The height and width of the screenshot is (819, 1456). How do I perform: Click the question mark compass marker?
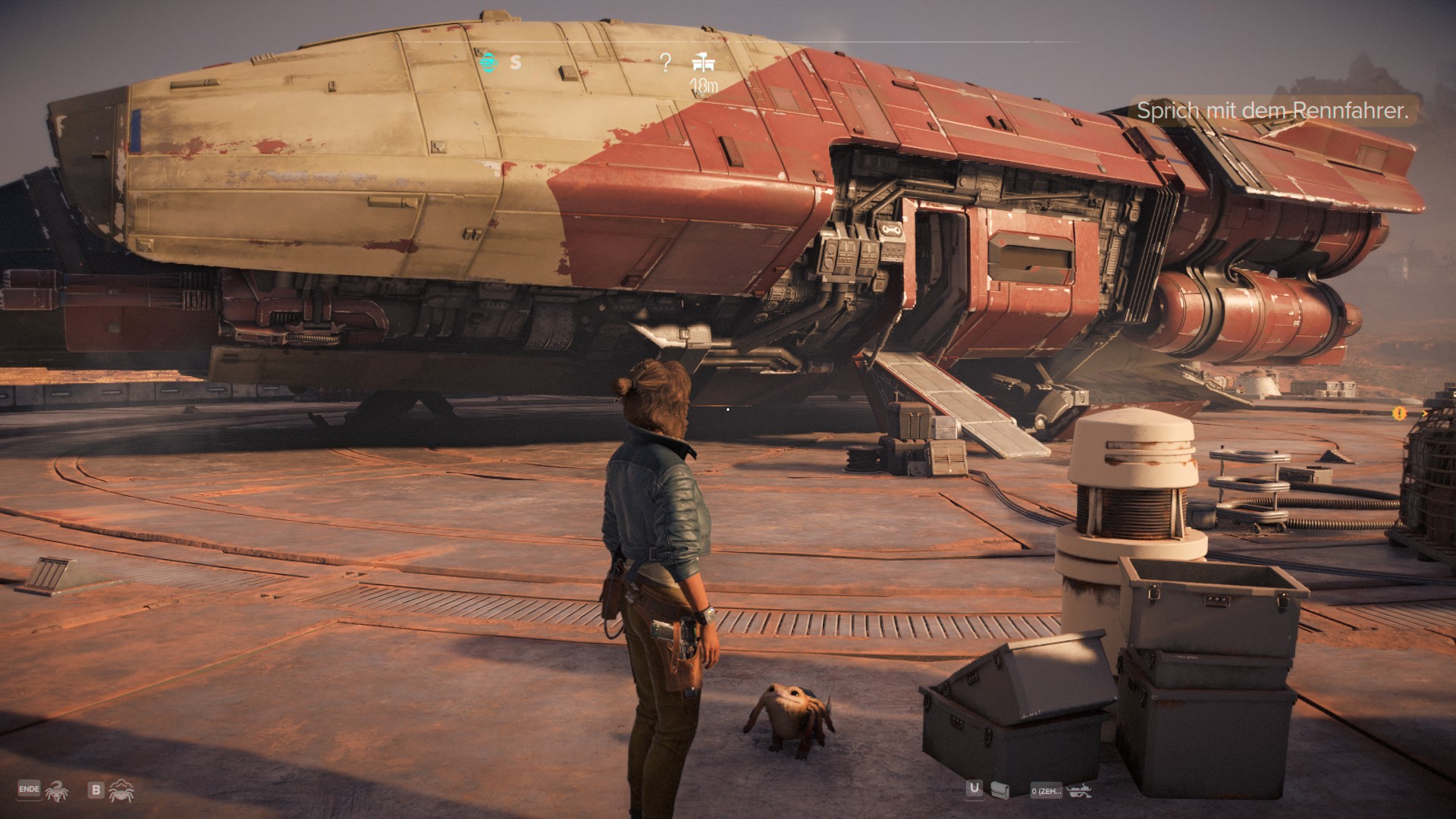(665, 63)
